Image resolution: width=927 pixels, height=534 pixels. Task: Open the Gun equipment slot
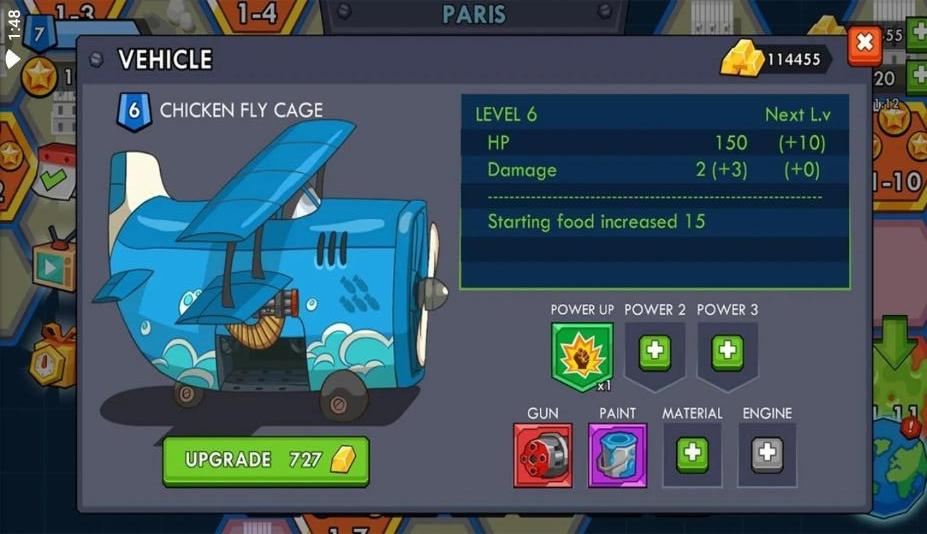(x=543, y=455)
